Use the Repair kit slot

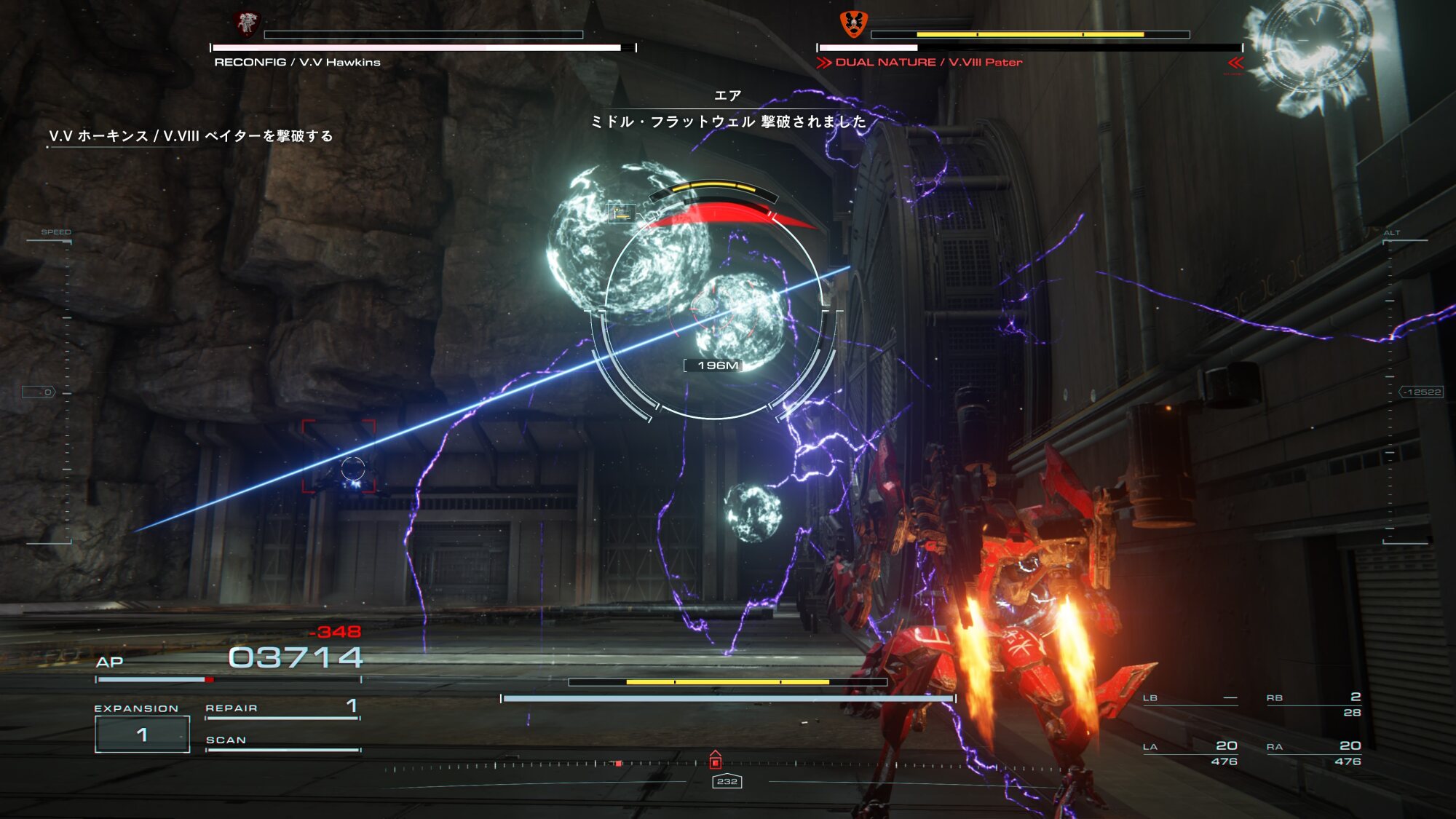282,708
